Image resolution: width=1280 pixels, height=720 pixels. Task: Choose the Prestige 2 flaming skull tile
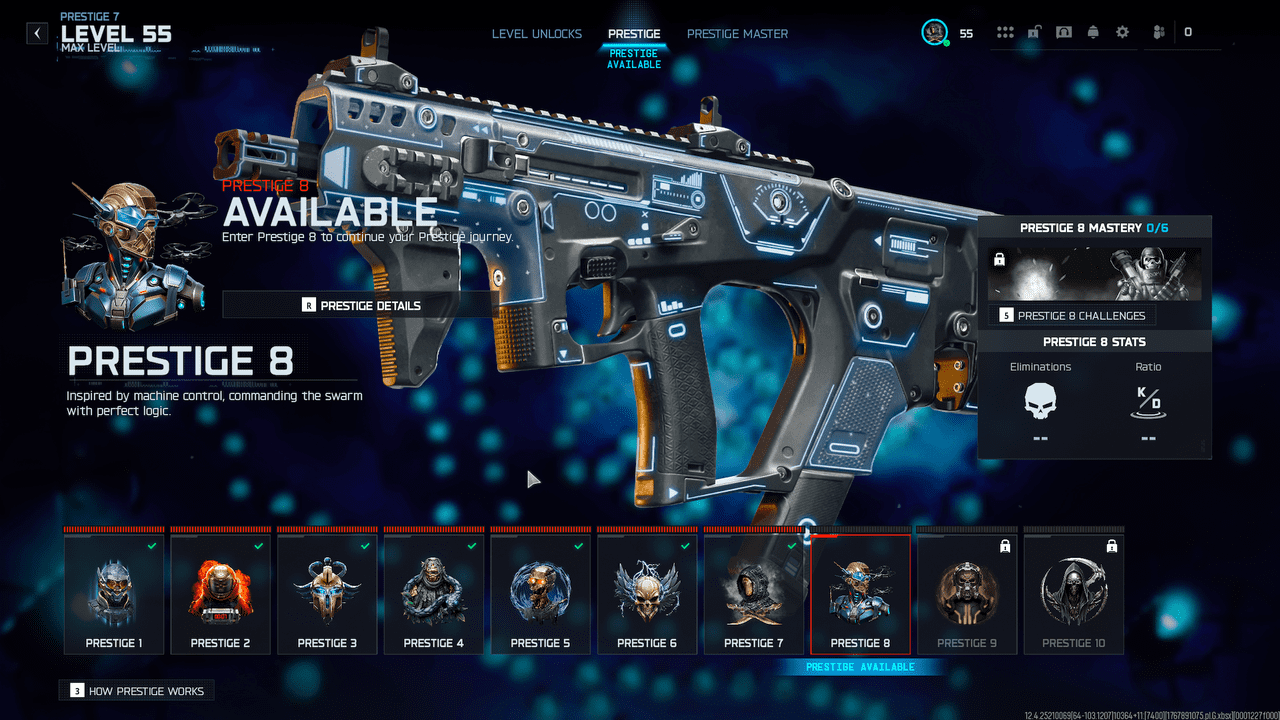[x=221, y=594]
